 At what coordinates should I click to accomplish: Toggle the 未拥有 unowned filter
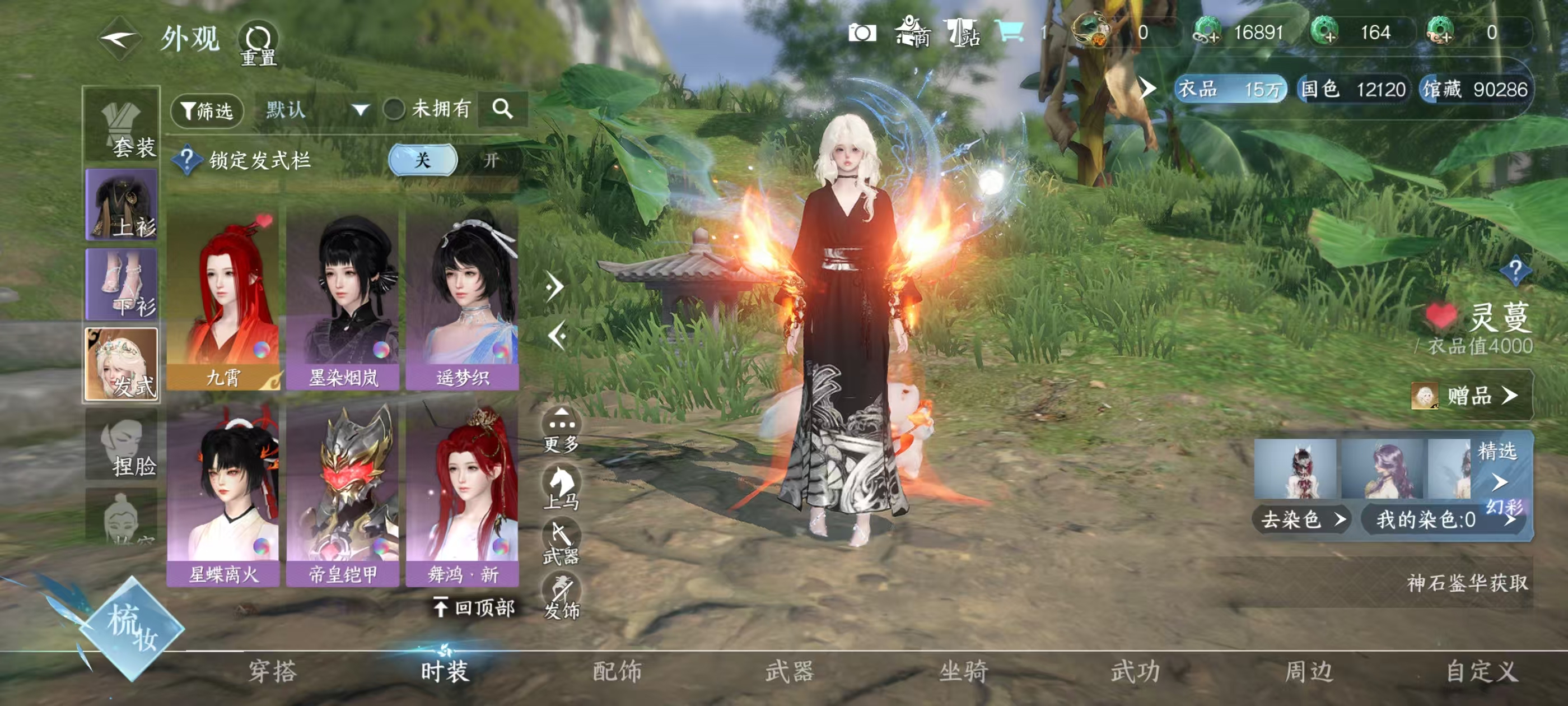(x=394, y=110)
